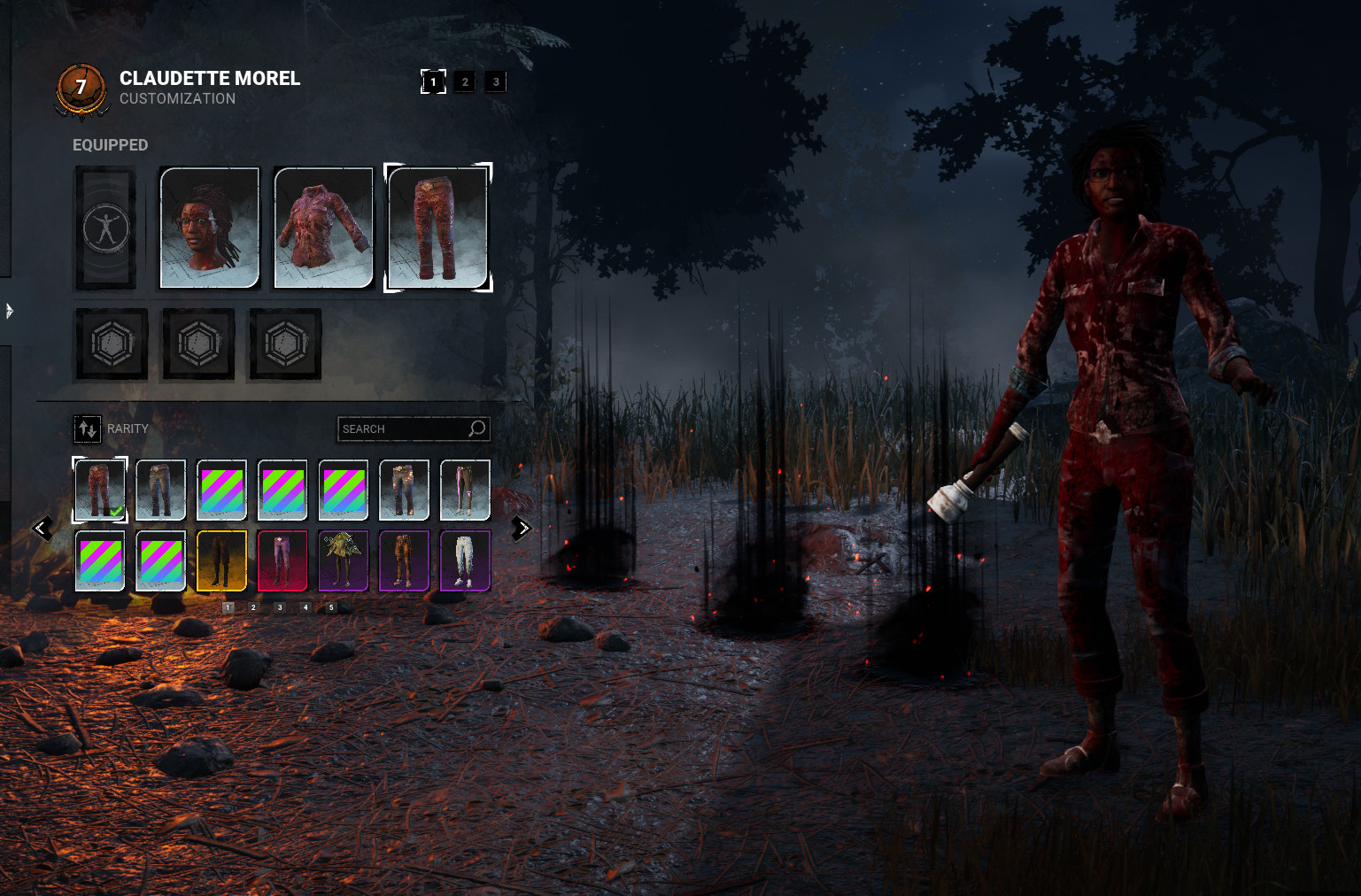
Task: Switch to customization tab 2
Action: pyautogui.click(x=464, y=81)
